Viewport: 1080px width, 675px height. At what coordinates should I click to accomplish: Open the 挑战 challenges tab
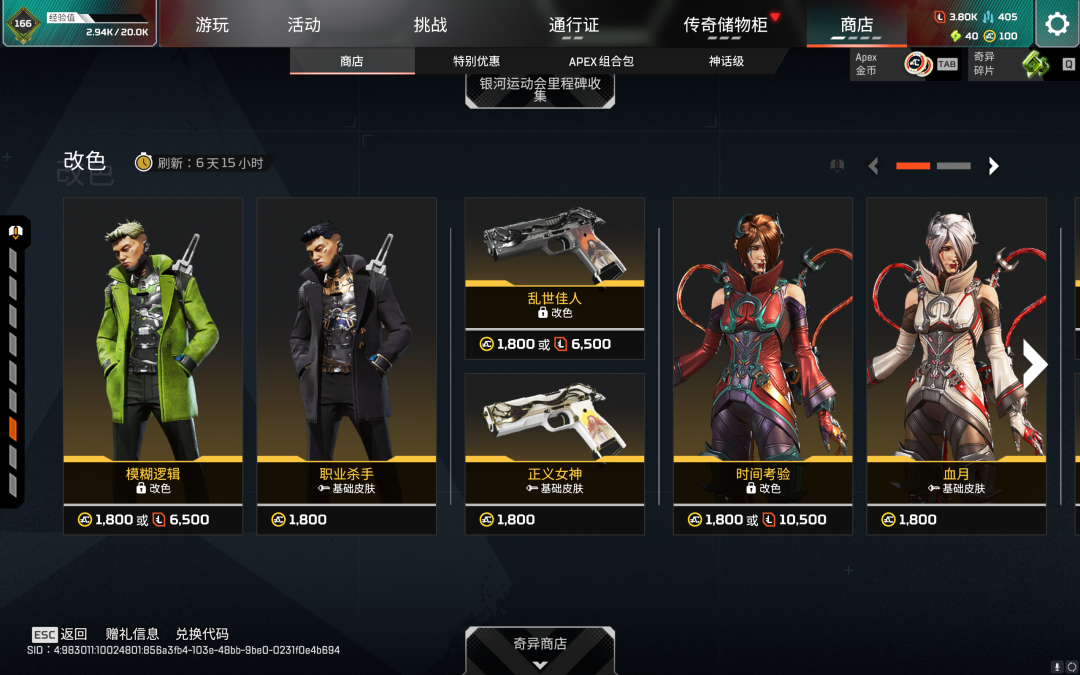pyautogui.click(x=430, y=25)
